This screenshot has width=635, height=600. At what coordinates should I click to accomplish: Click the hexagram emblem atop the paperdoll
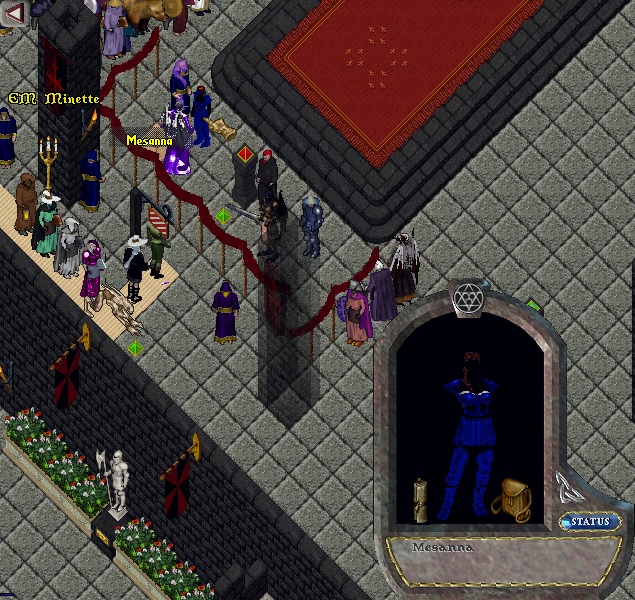pyautogui.click(x=468, y=298)
